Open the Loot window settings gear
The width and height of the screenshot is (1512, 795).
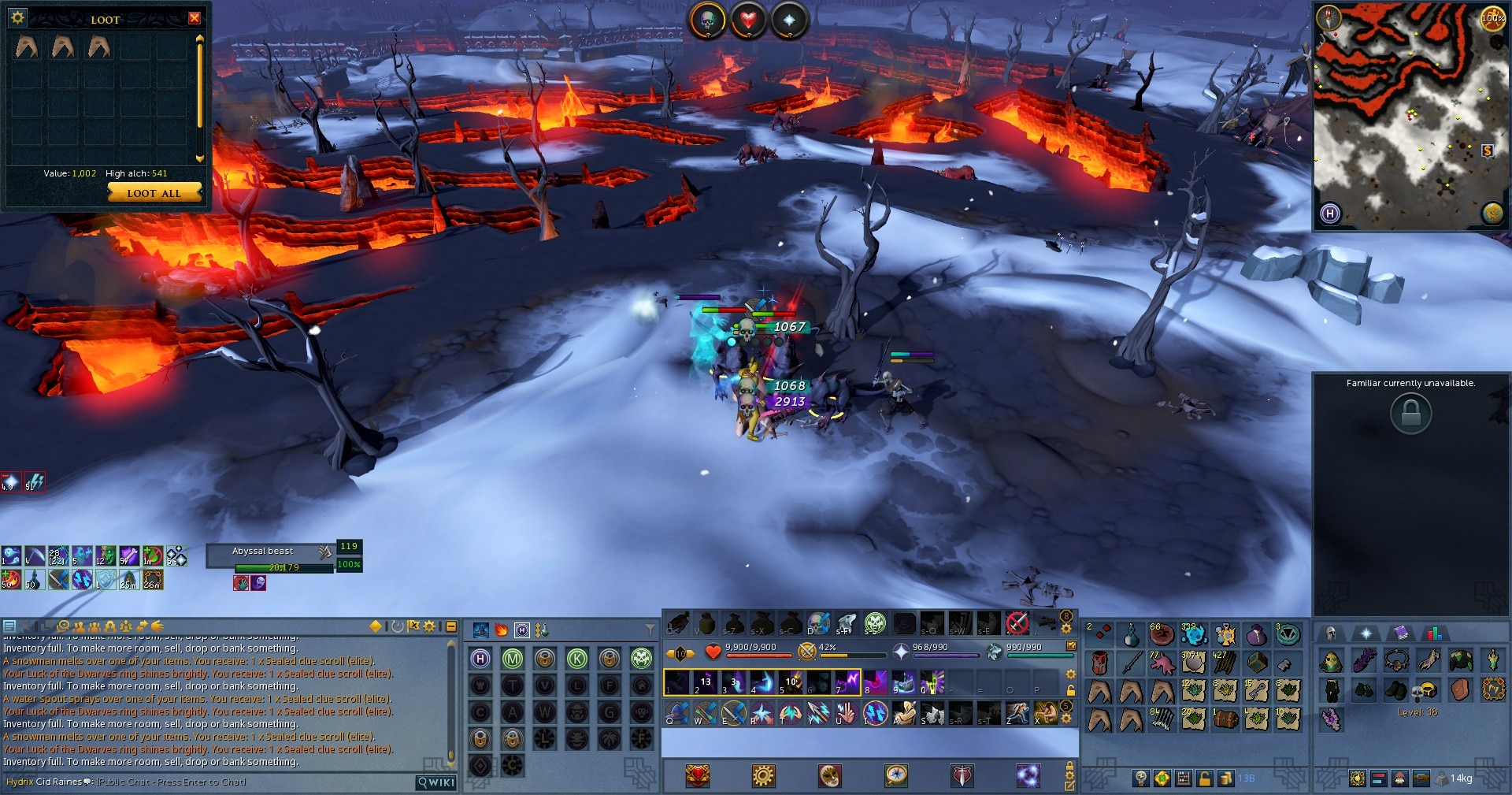(18, 17)
